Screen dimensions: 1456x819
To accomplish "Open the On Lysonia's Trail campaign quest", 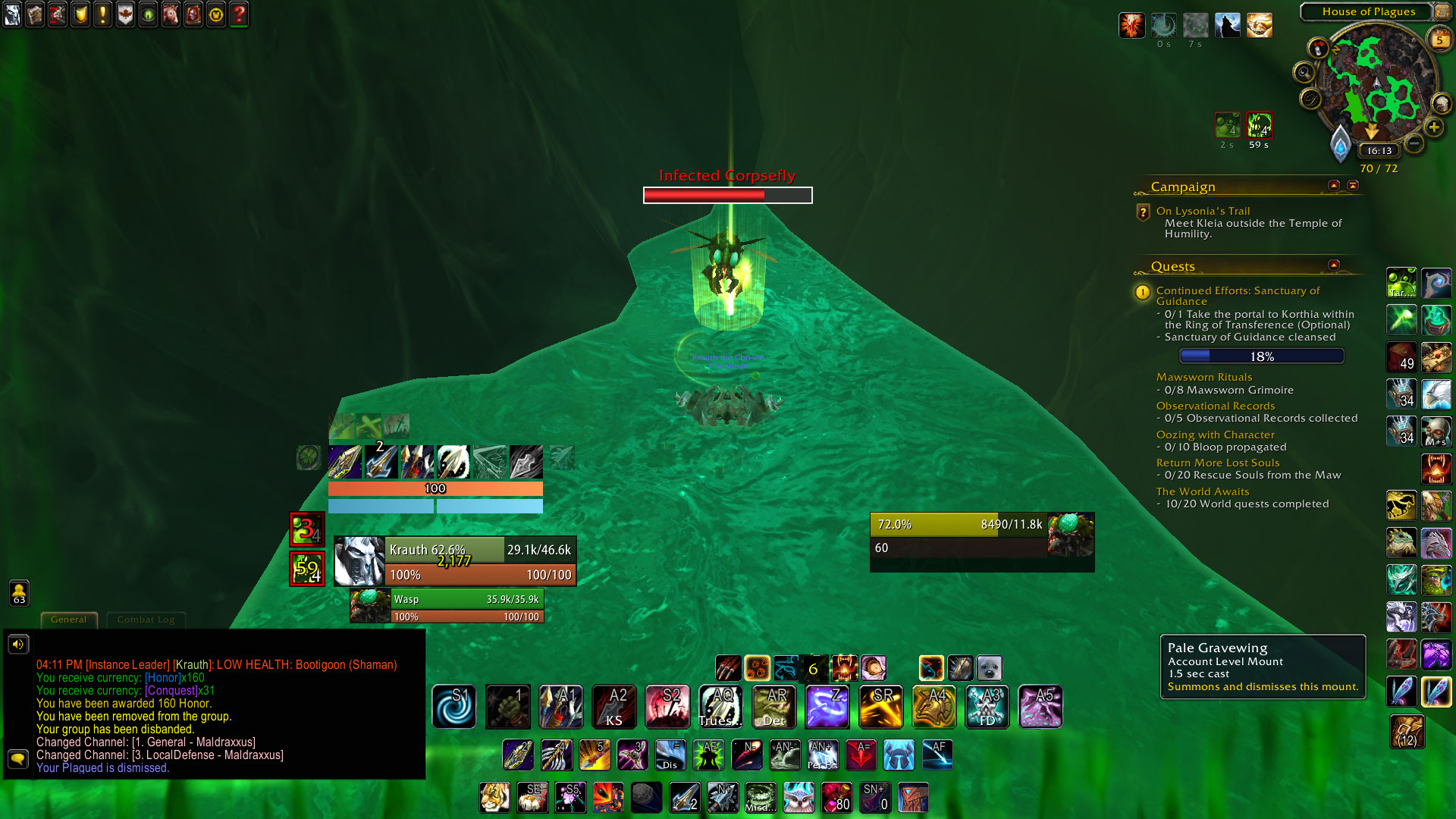I will [x=1203, y=211].
